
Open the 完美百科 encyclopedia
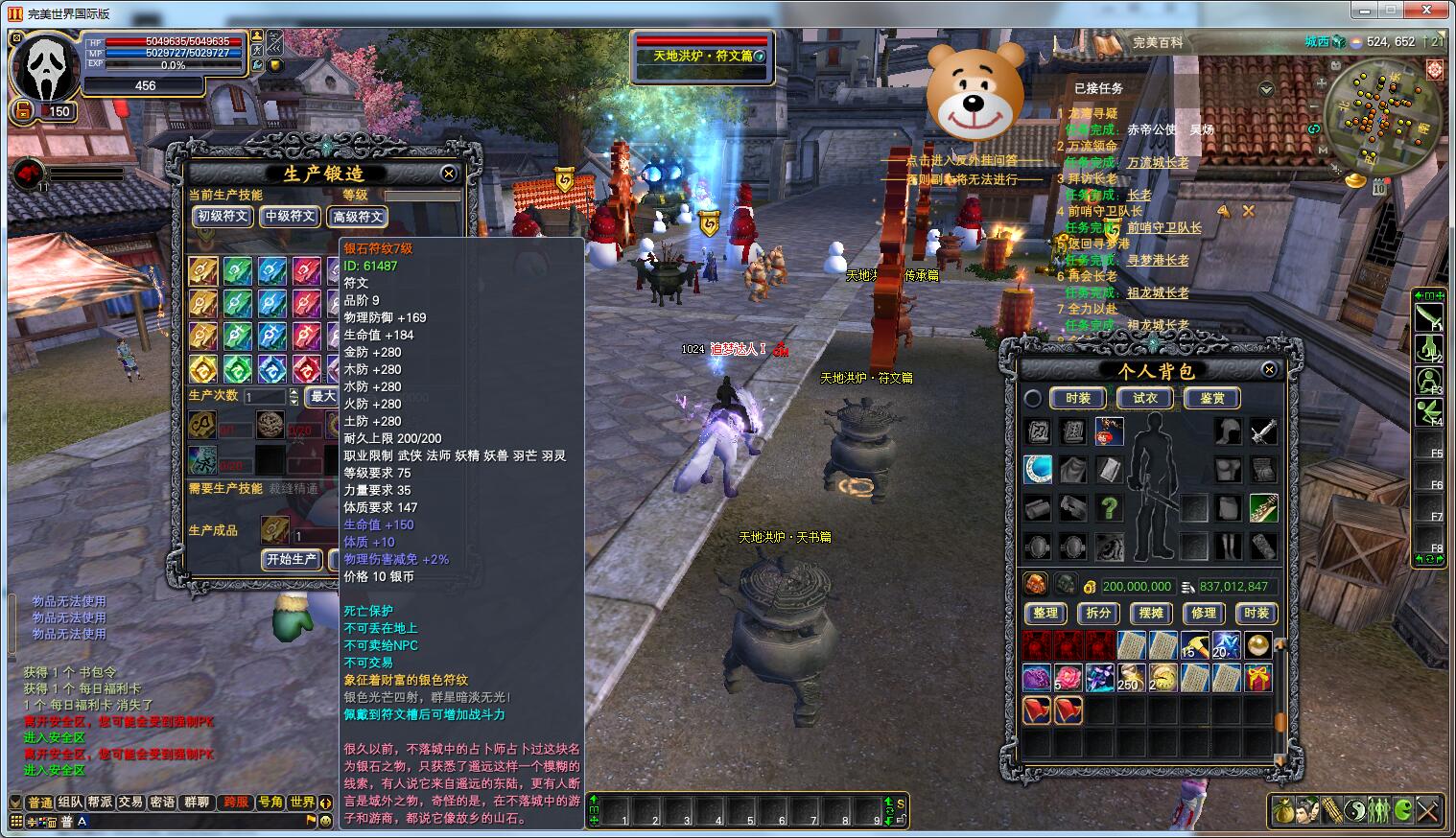[x=1157, y=42]
